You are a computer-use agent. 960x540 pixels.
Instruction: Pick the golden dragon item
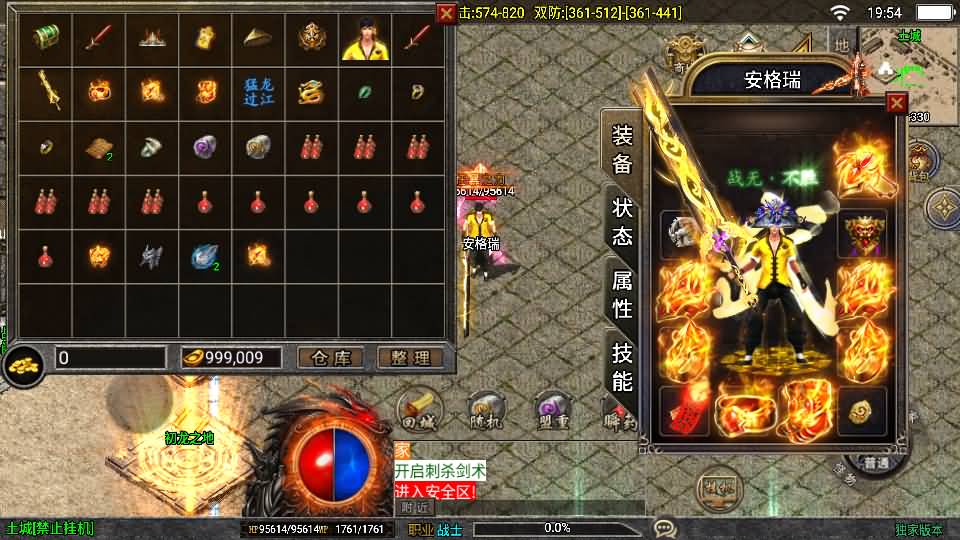click(x=312, y=92)
